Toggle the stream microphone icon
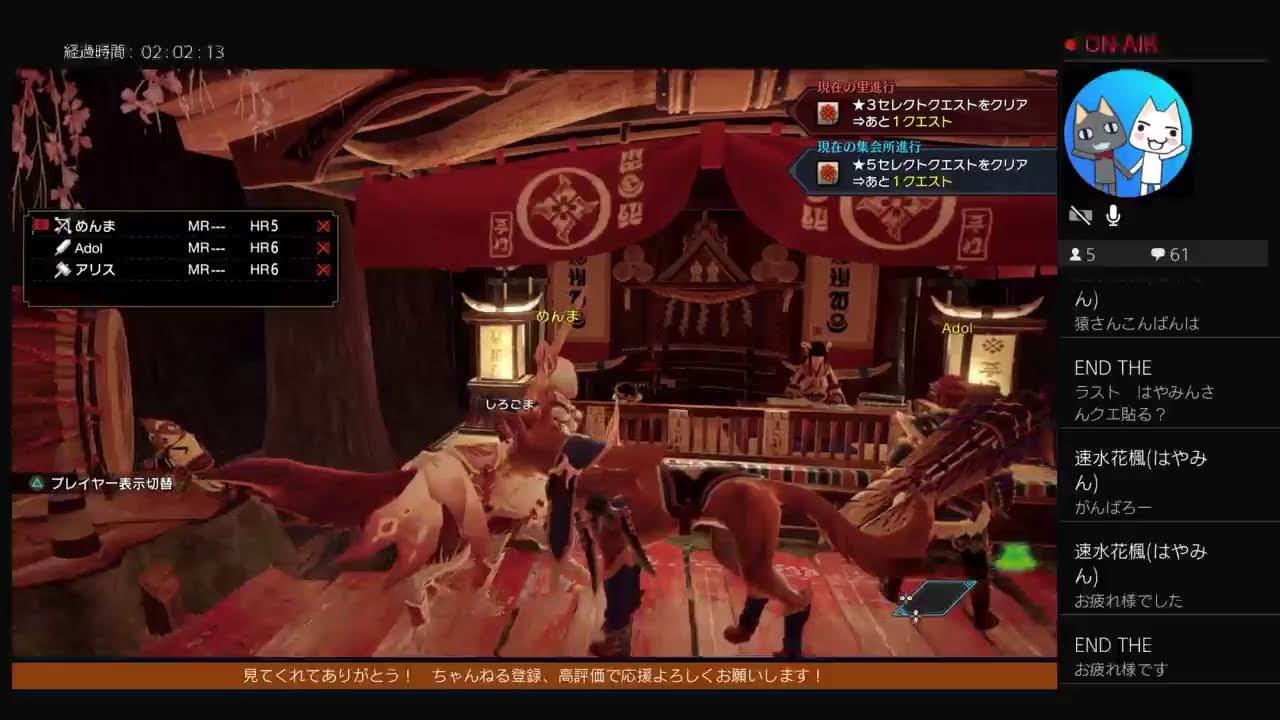 [1113, 215]
